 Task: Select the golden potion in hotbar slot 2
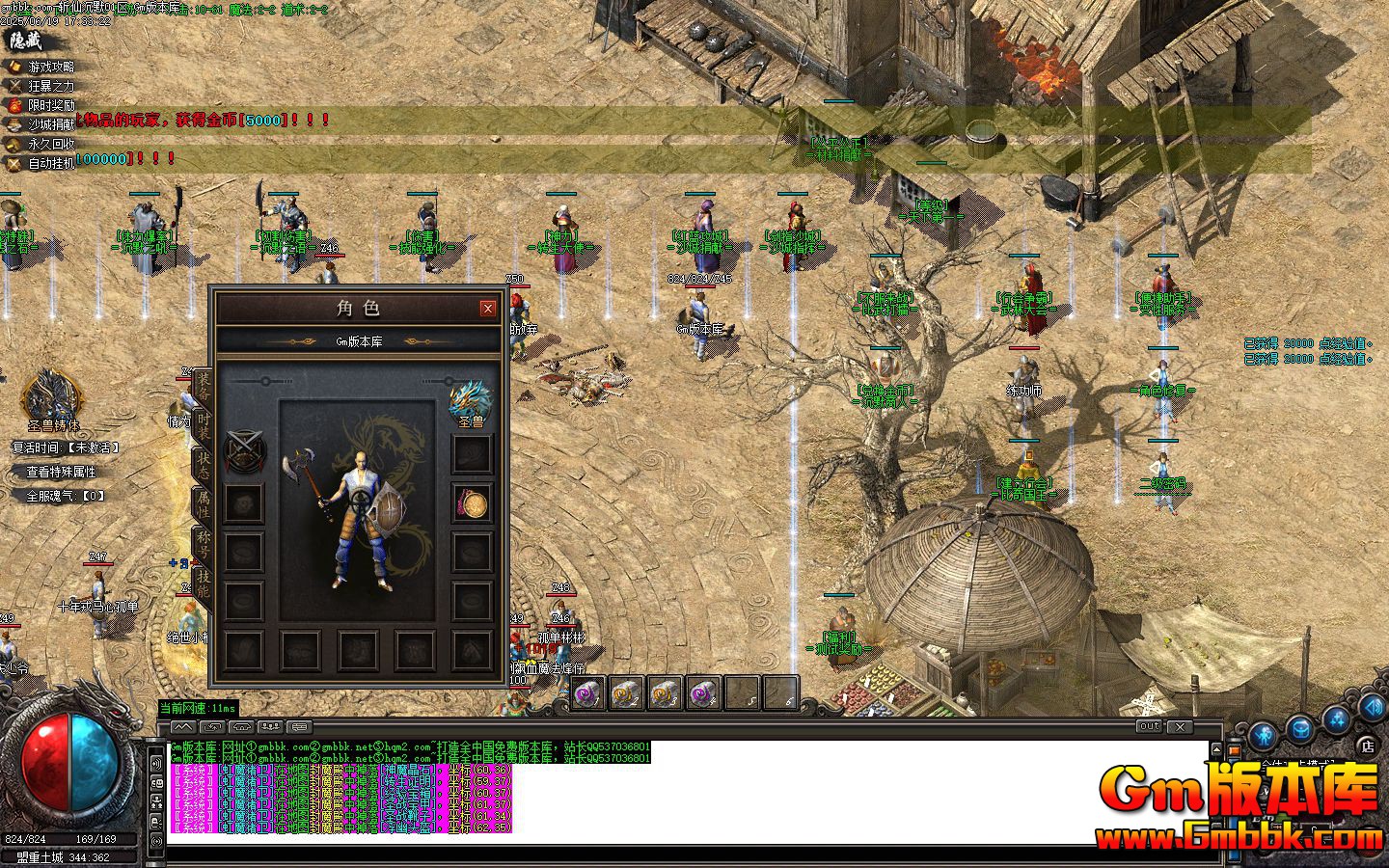coord(626,693)
